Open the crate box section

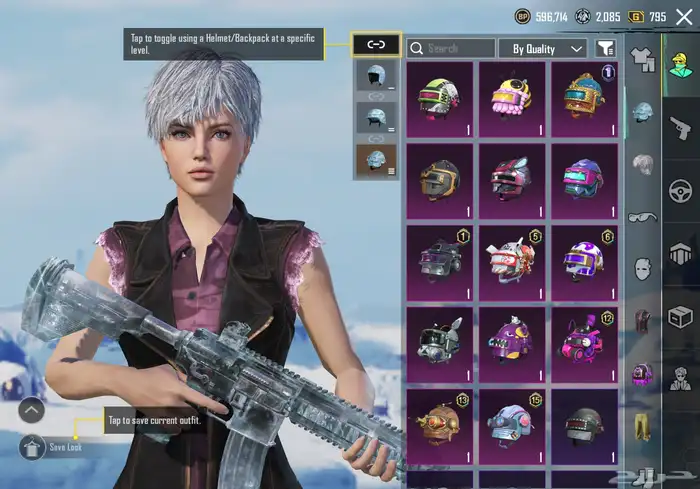coord(681,317)
